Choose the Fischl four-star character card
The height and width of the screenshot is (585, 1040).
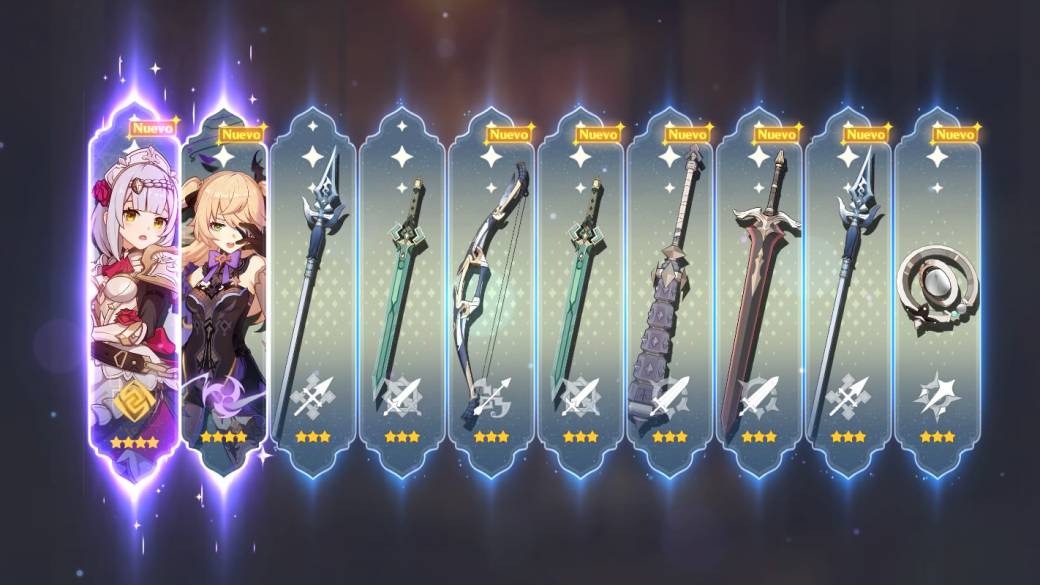coord(224,290)
